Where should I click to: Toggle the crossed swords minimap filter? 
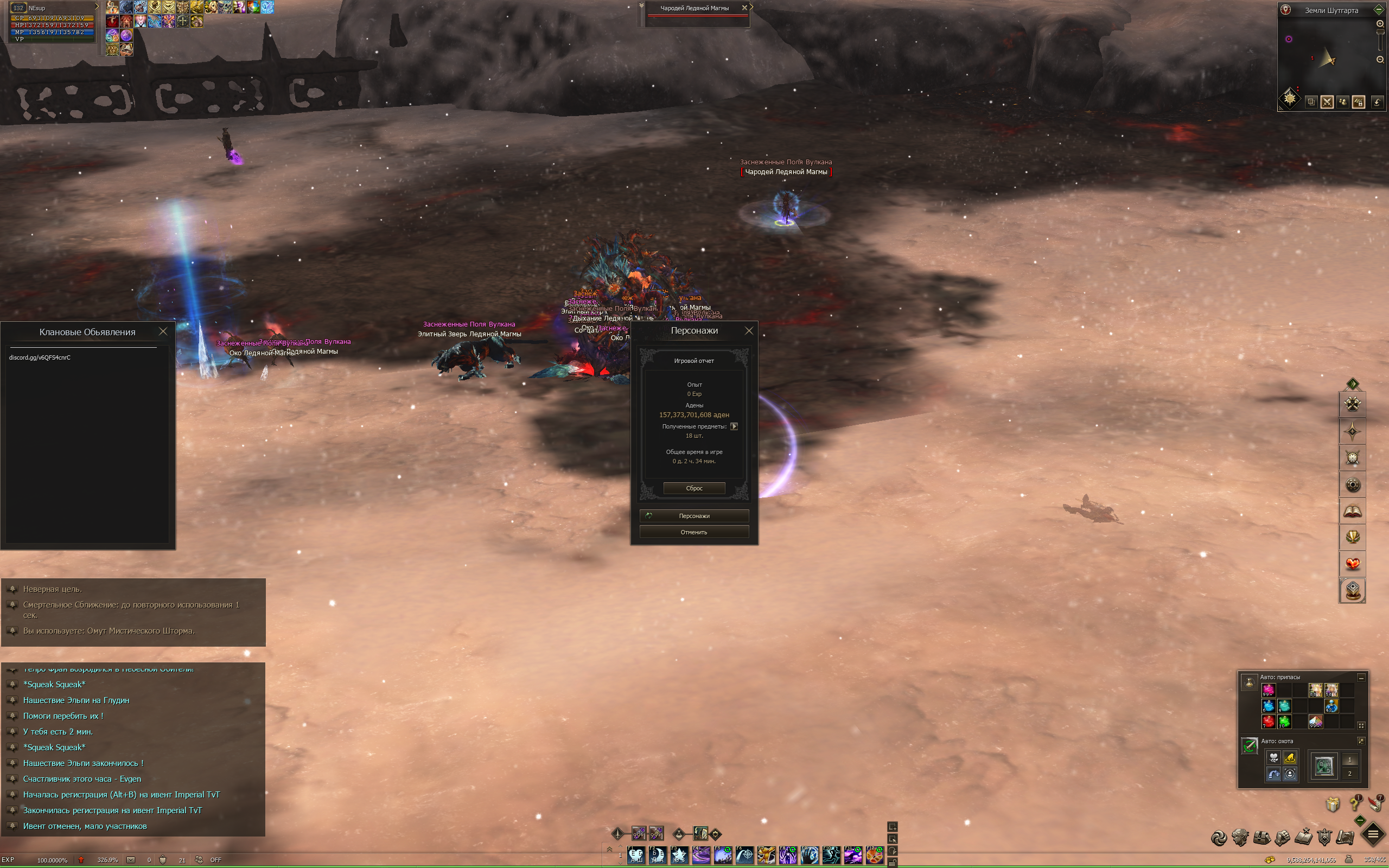[1327, 102]
